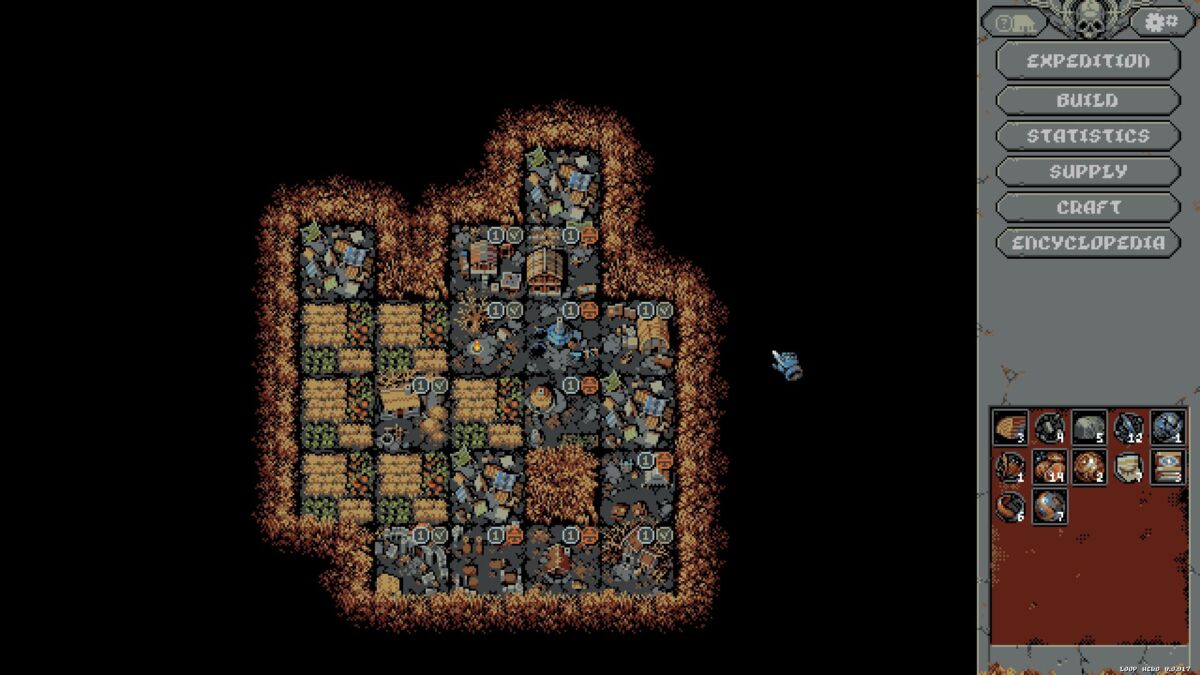Select the scrap metal resource with count 4
Screen dimensions: 1200x675
coord(1049,427)
